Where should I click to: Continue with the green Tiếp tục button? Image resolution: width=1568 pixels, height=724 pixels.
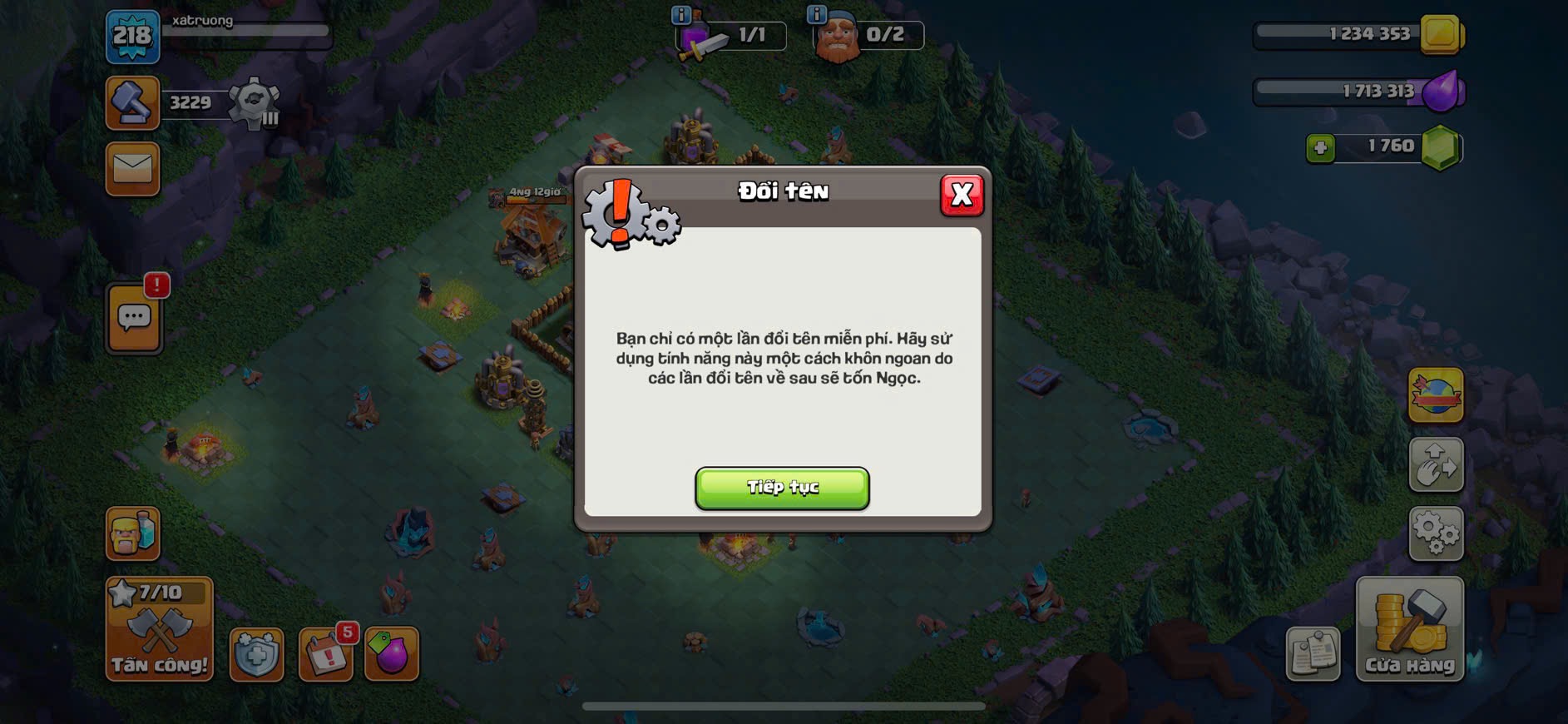pos(782,488)
